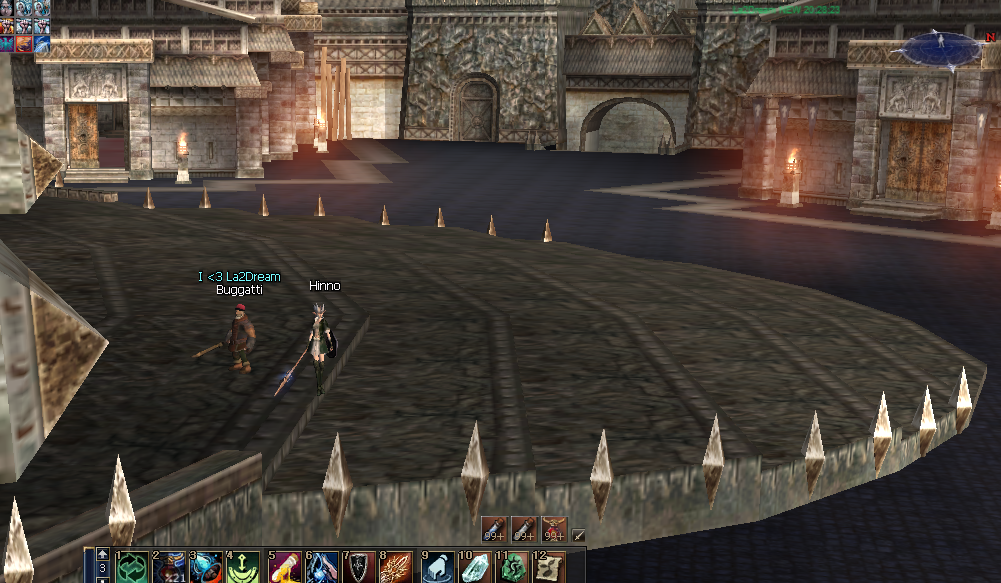The image size is (1001, 583).
Task: Click the blue radar compass
Action: (942, 48)
